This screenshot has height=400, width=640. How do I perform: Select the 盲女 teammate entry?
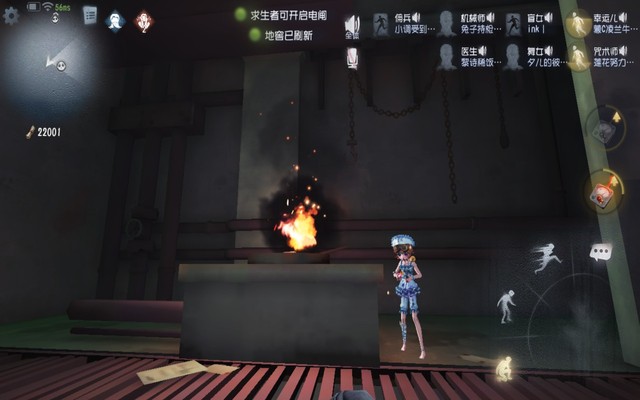(x=531, y=24)
